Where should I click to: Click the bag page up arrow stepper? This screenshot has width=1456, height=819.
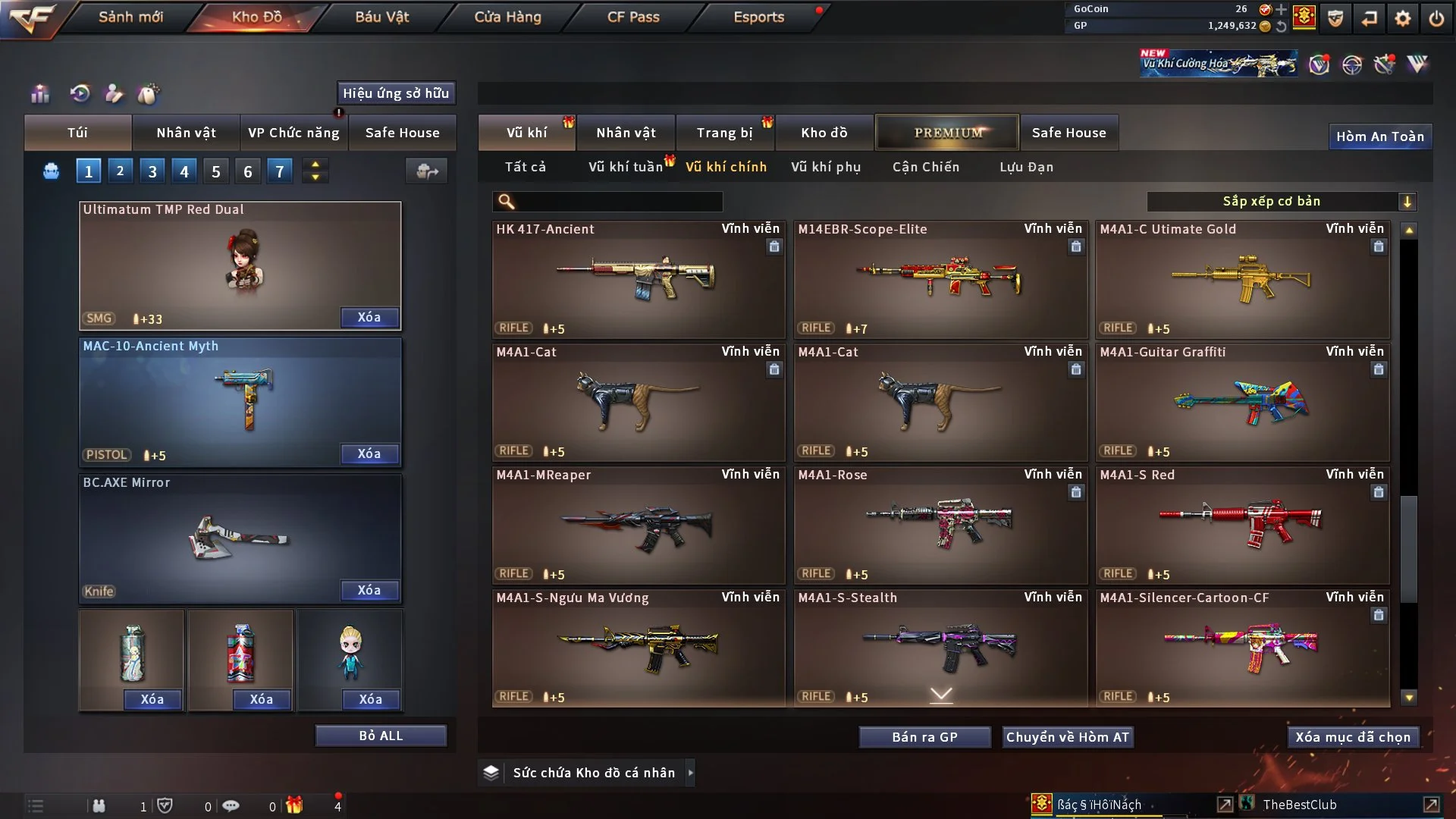point(315,165)
